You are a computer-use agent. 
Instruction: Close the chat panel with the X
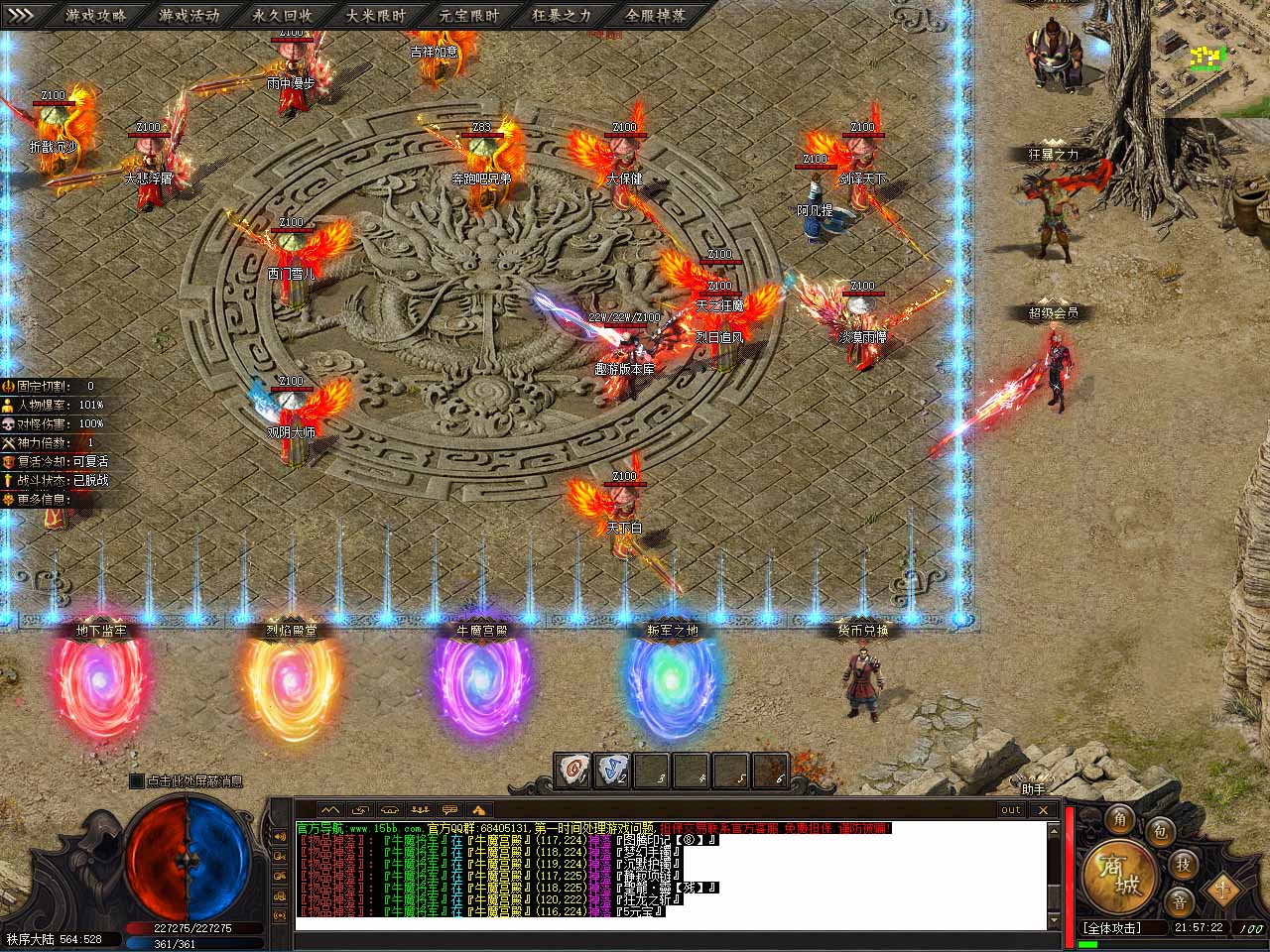[x=1044, y=809]
